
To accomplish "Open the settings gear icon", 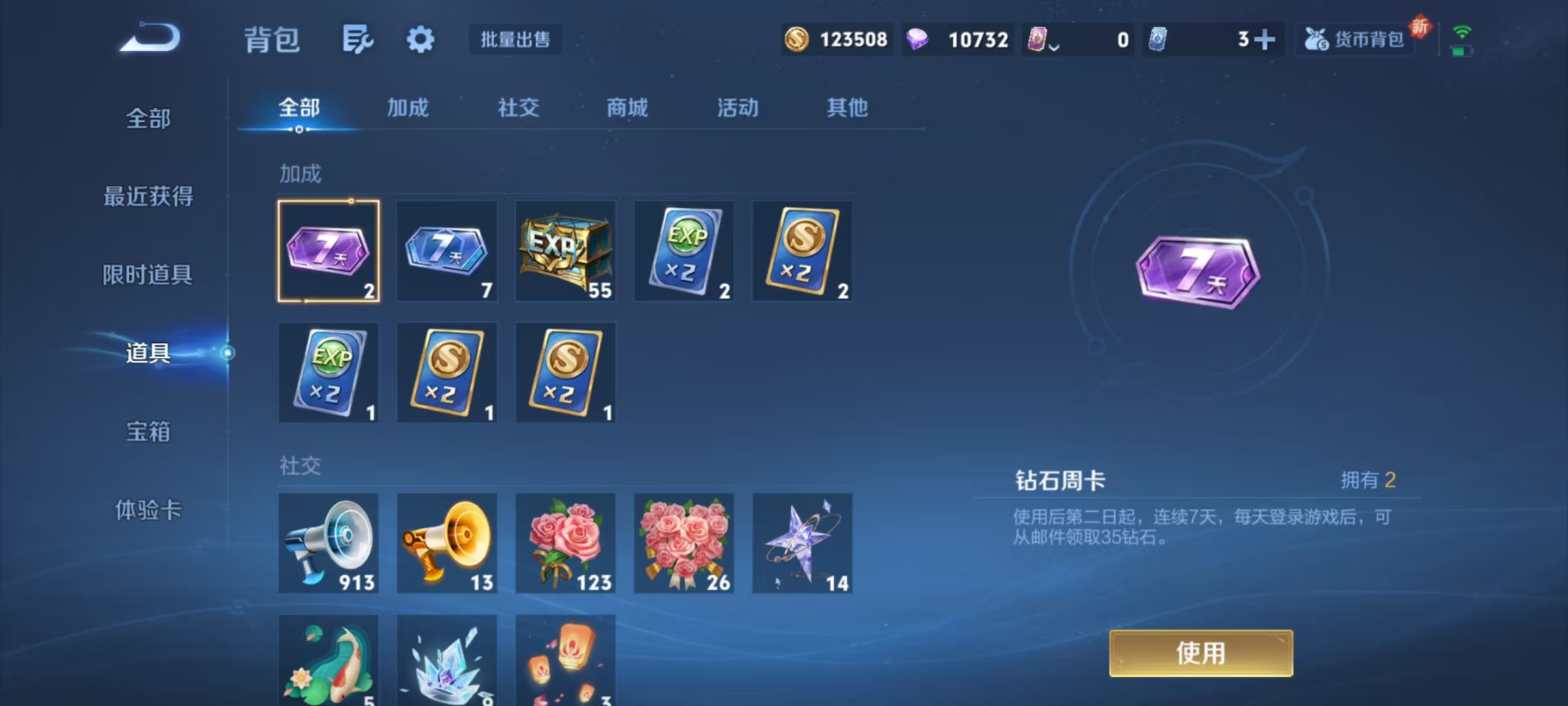I will [x=420, y=38].
